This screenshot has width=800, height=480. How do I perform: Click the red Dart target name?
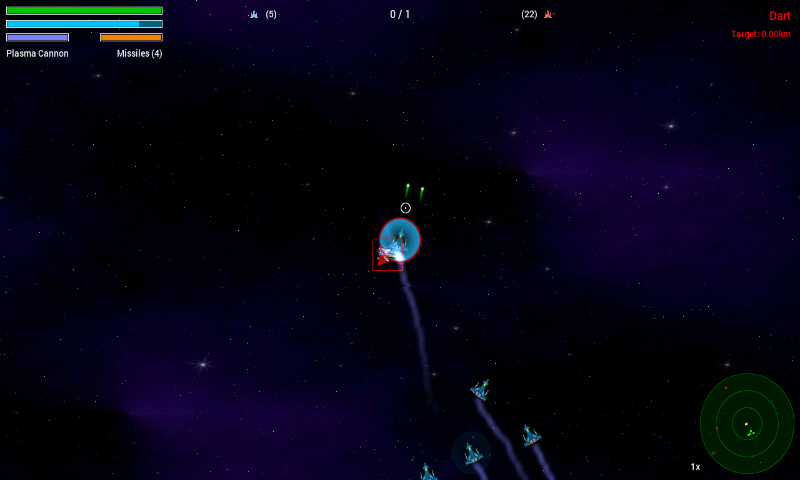coord(779,16)
